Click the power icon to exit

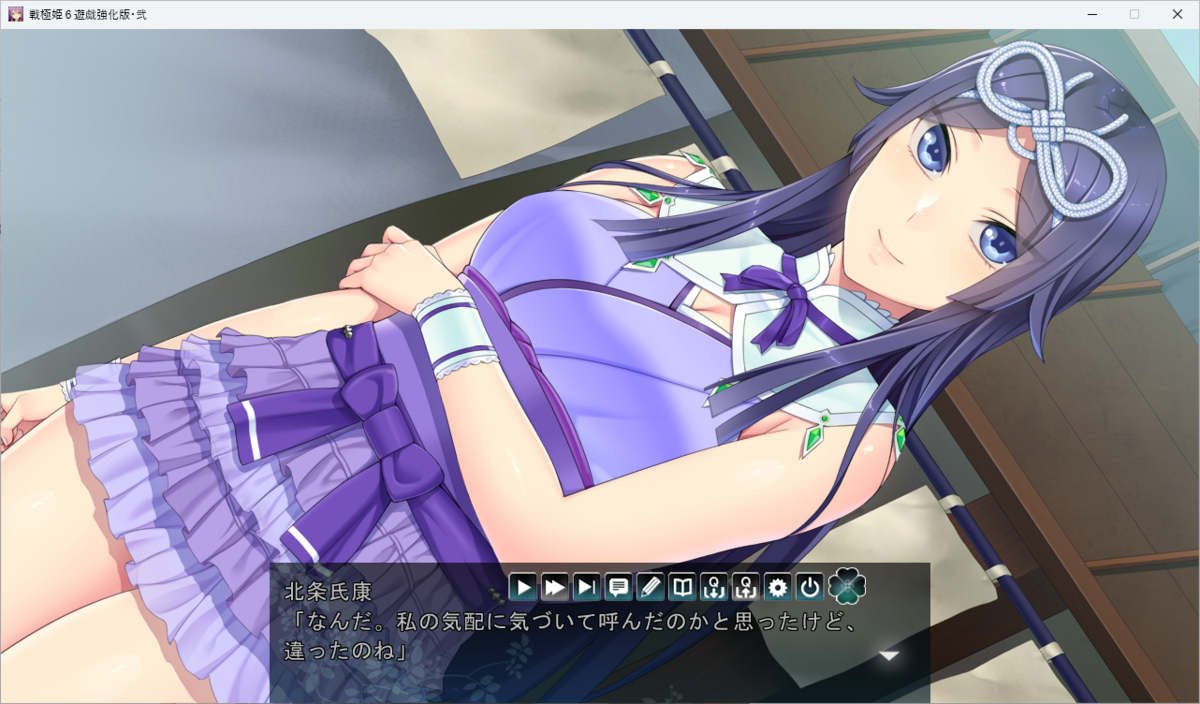pos(809,587)
